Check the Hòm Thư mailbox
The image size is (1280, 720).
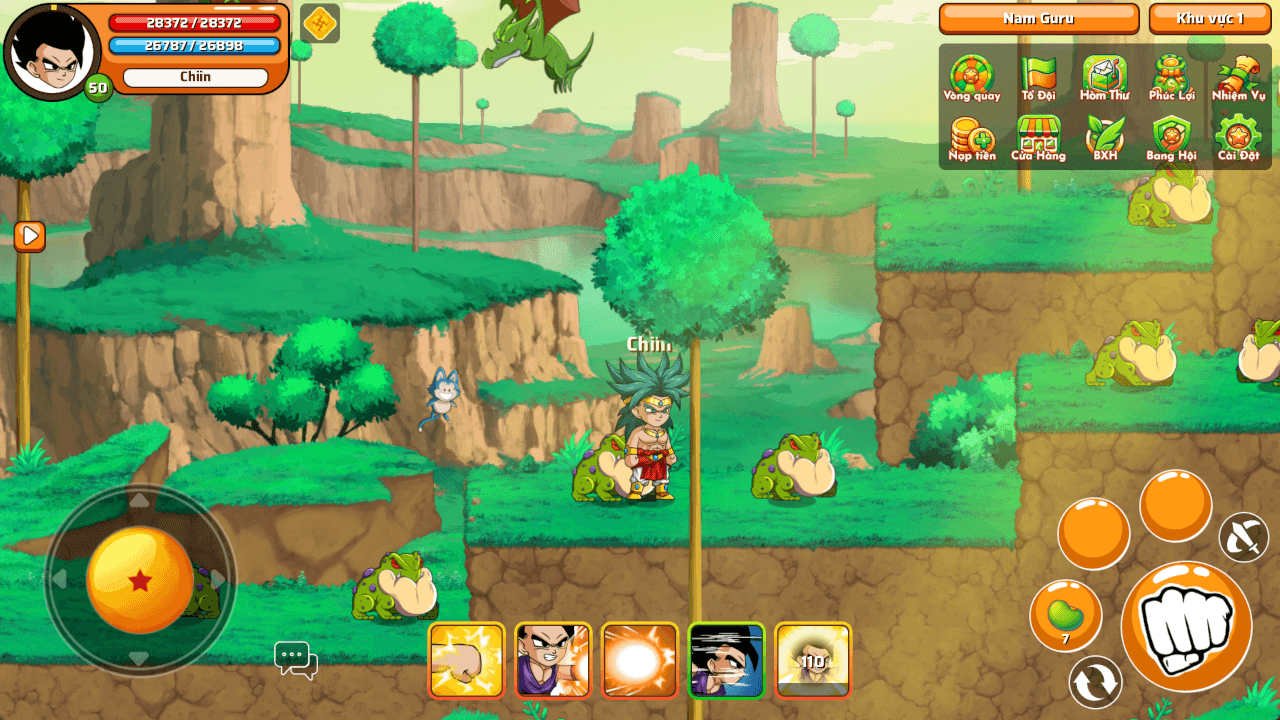tap(1104, 78)
